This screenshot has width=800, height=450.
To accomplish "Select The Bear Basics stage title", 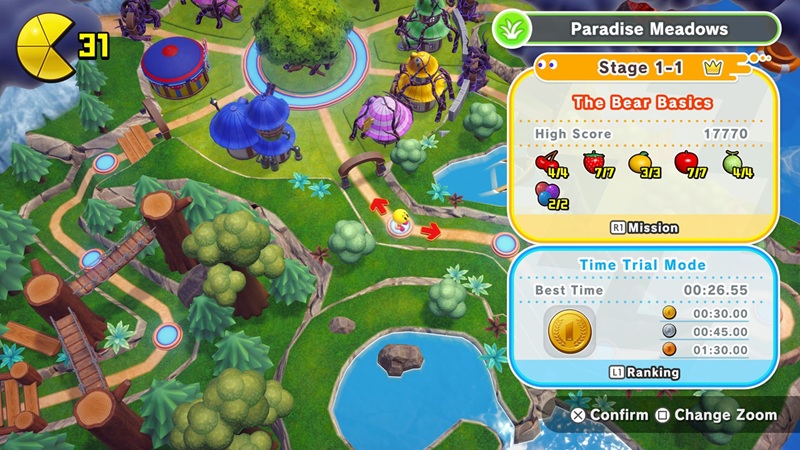I will pos(644,103).
